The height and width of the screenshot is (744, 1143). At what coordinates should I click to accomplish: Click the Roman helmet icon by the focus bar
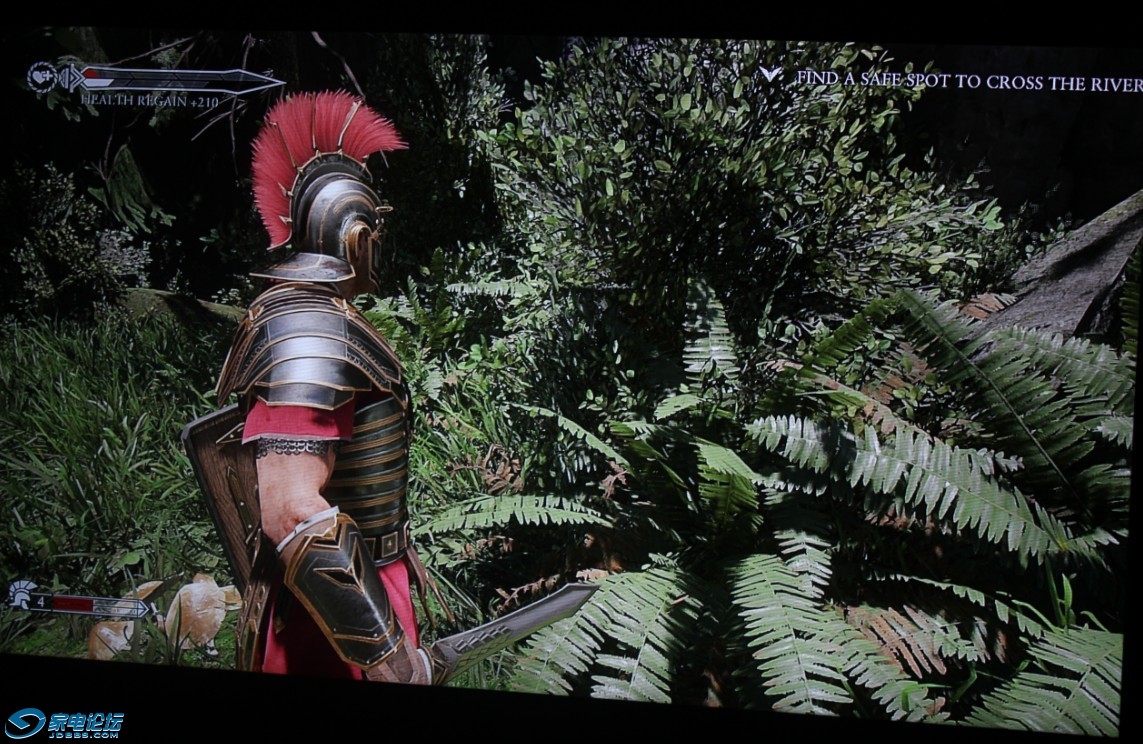[21, 595]
